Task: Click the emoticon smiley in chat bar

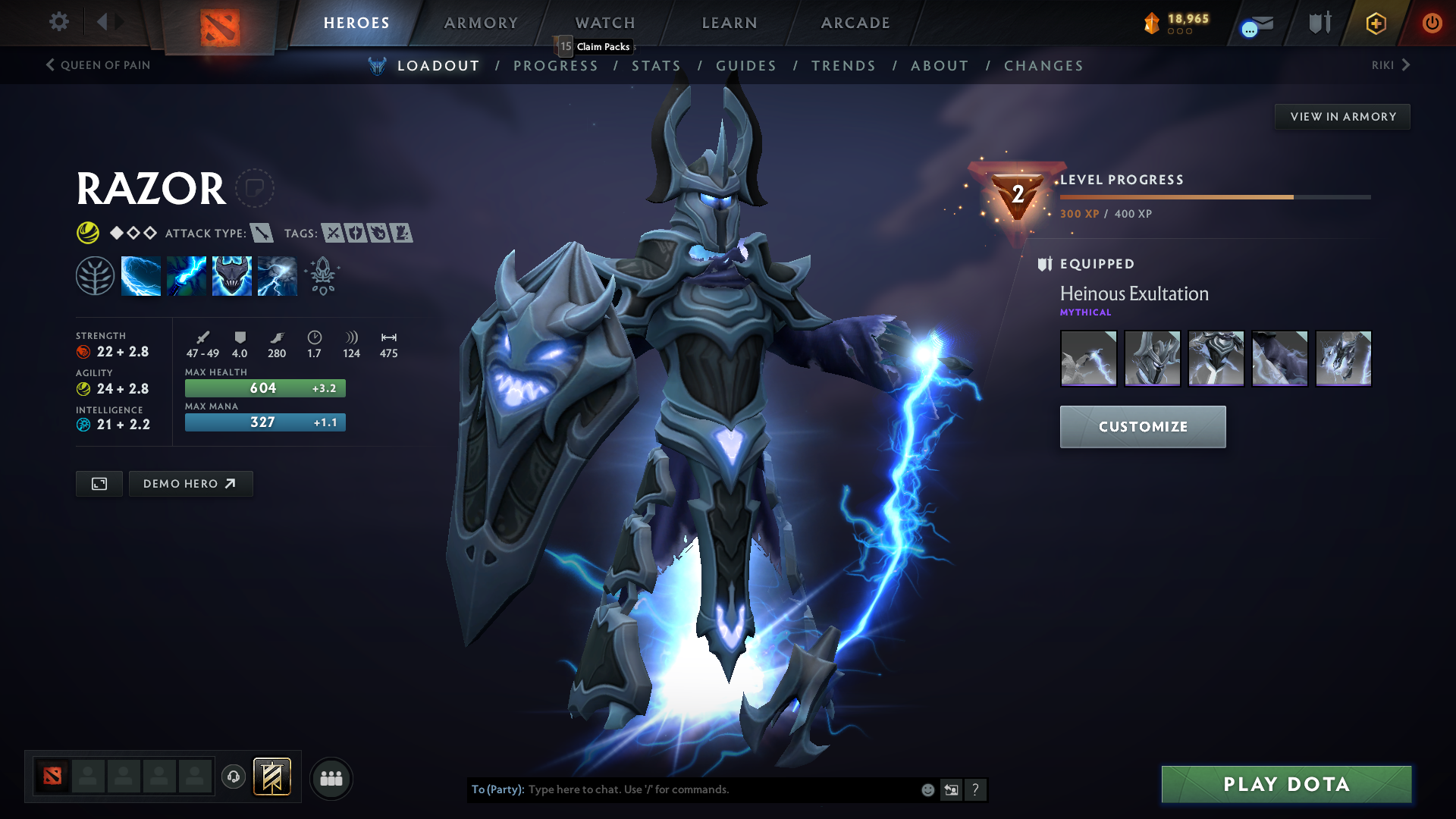Action: (x=927, y=789)
